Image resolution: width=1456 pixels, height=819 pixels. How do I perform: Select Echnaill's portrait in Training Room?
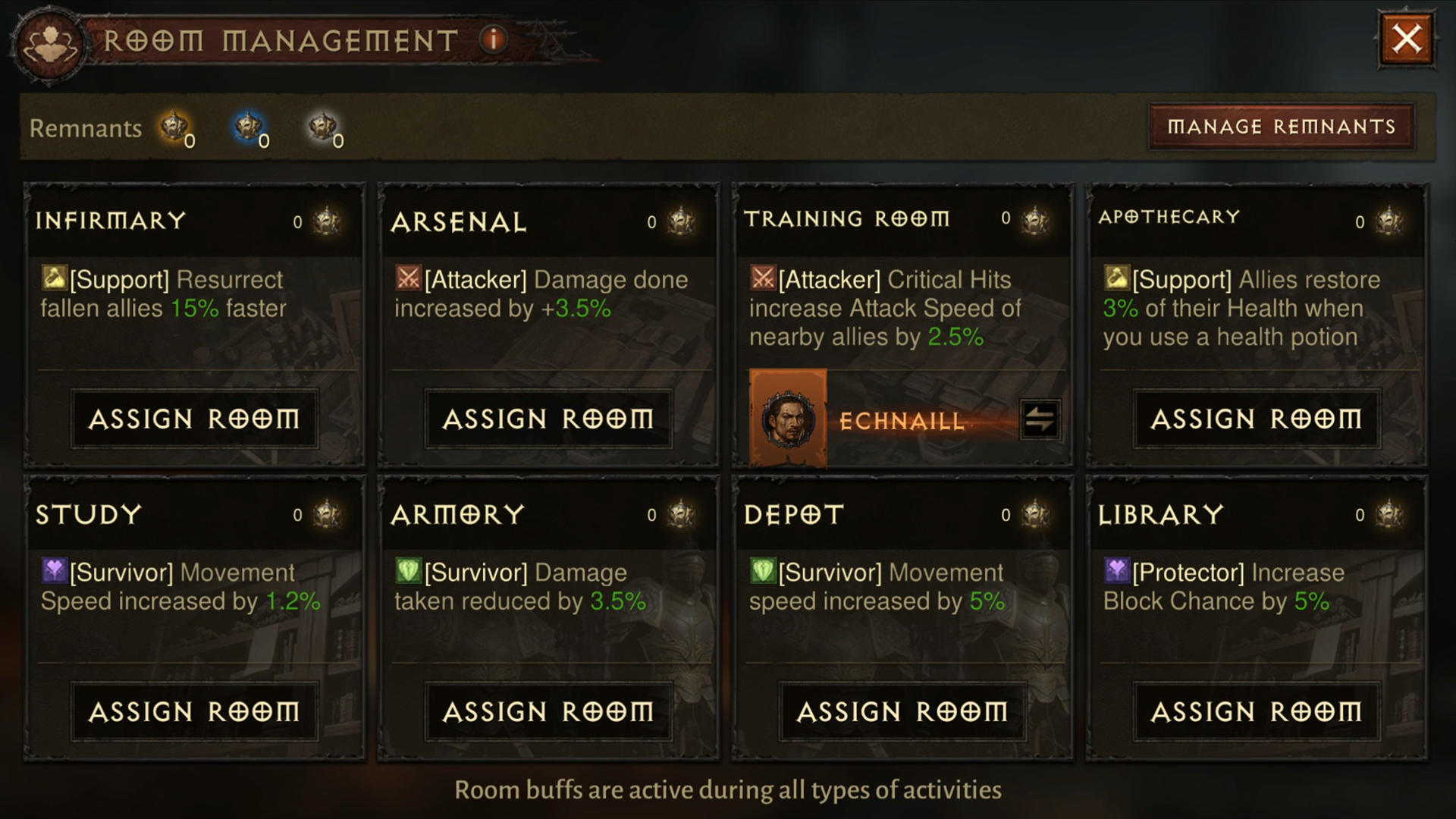788,418
